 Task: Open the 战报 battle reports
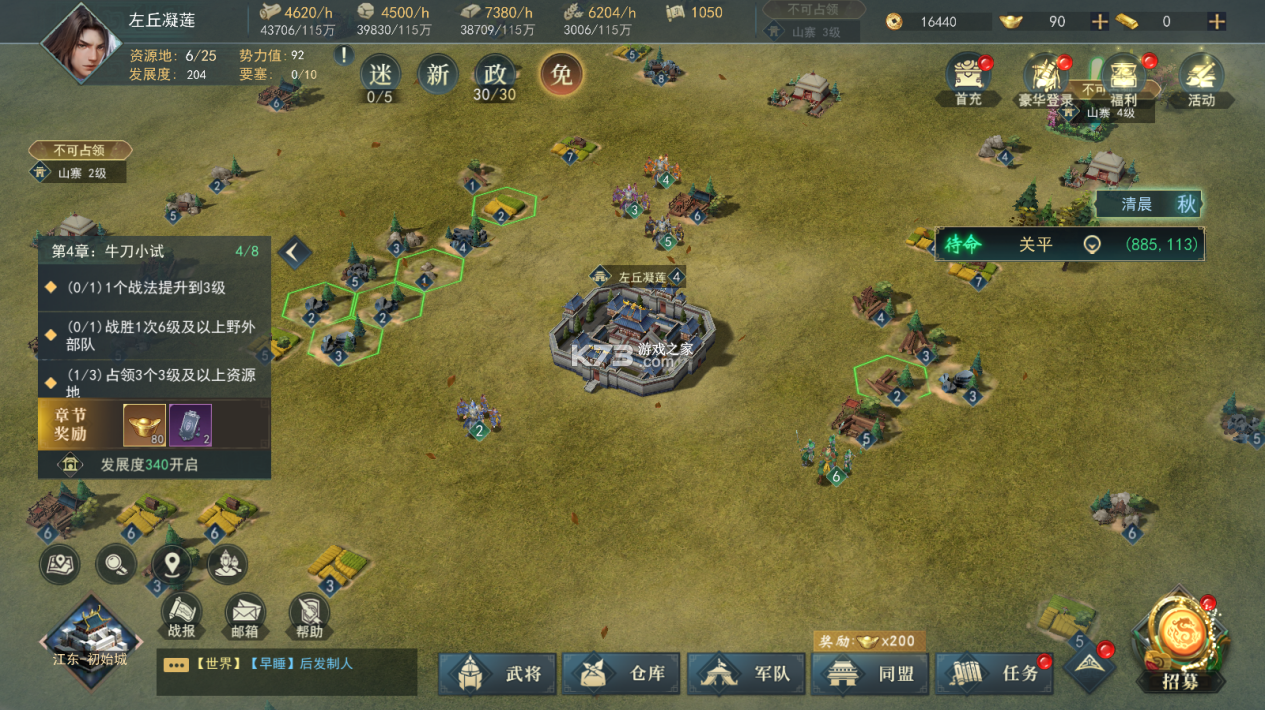click(181, 615)
